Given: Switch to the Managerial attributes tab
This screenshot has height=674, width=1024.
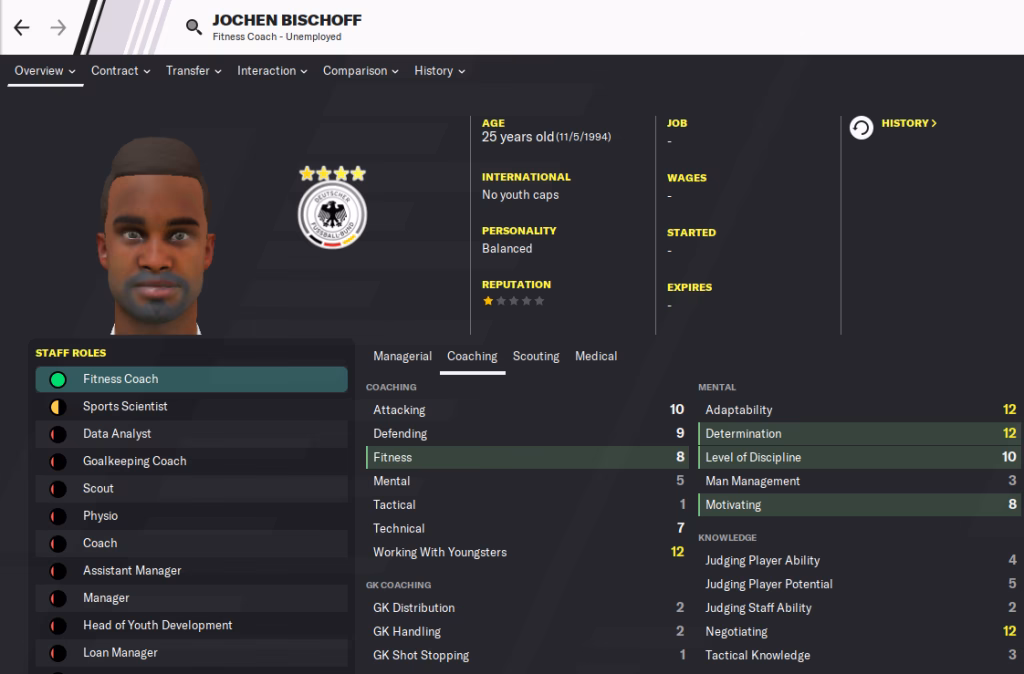Looking at the screenshot, I should [402, 356].
